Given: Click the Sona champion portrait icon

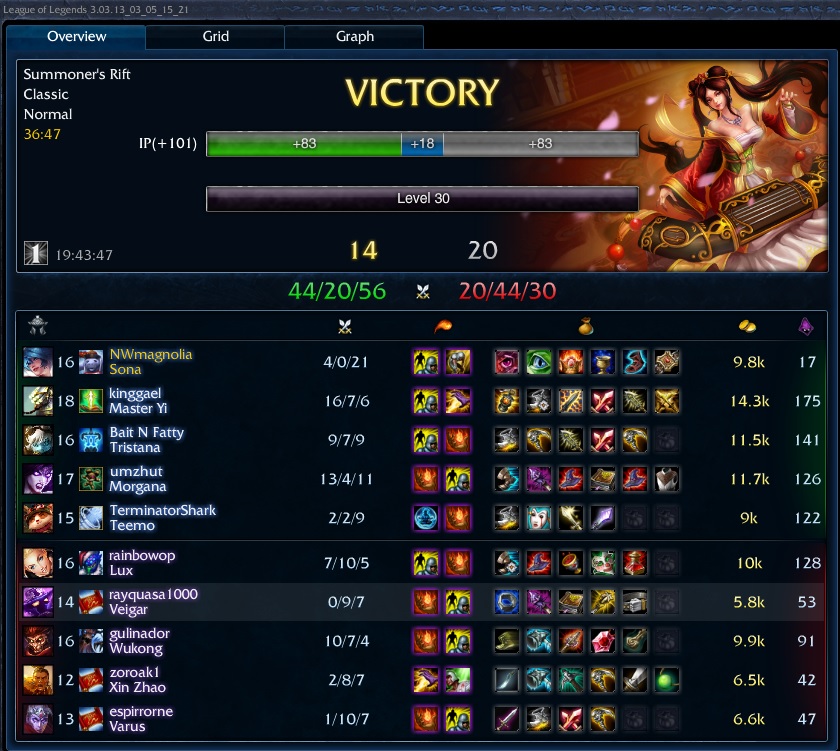Looking at the screenshot, I should point(37,362).
